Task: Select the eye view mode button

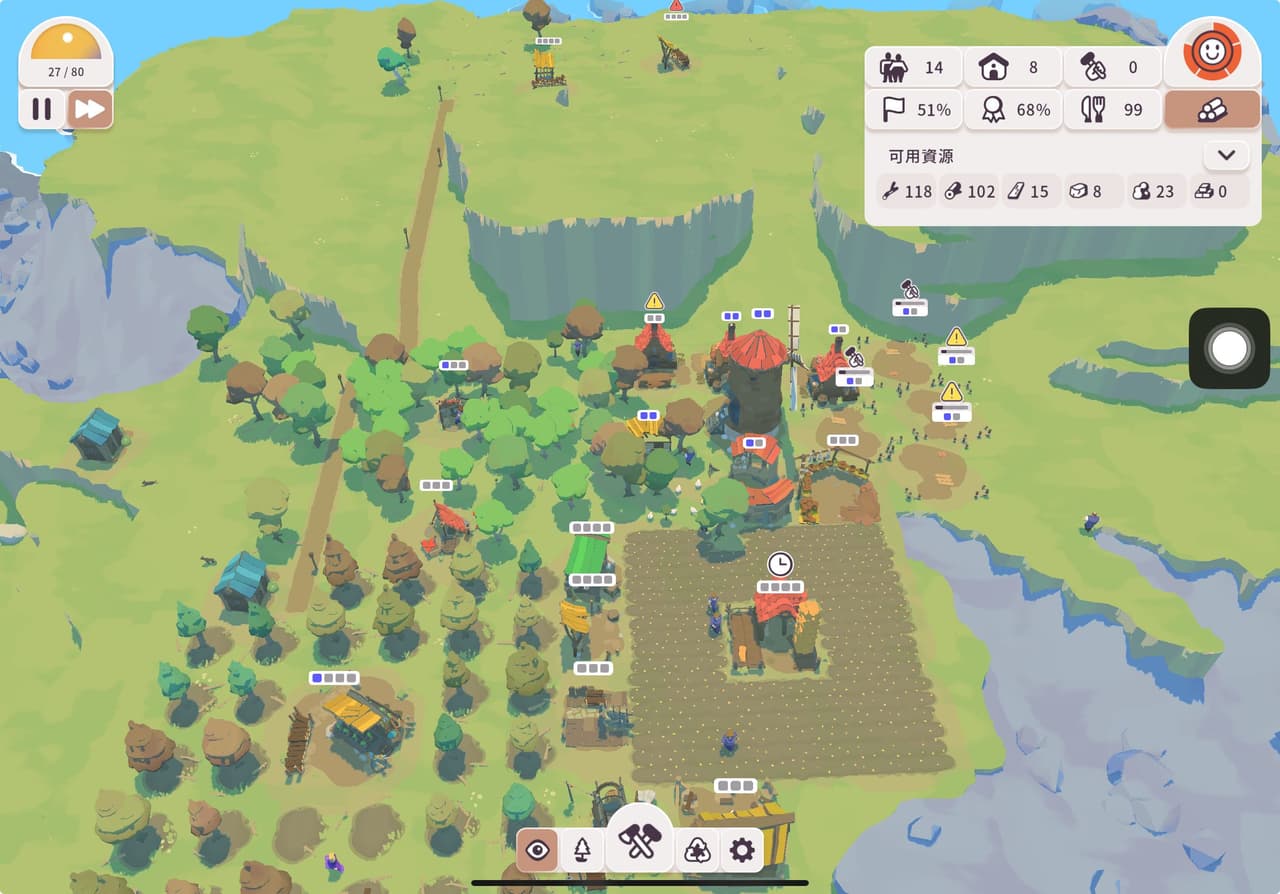Action: click(x=538, y=851)
